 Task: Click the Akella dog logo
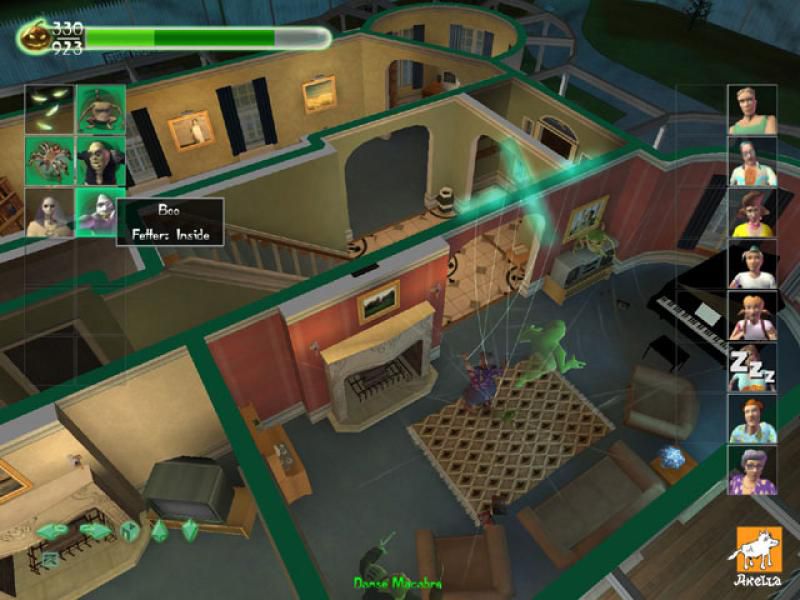759,553
